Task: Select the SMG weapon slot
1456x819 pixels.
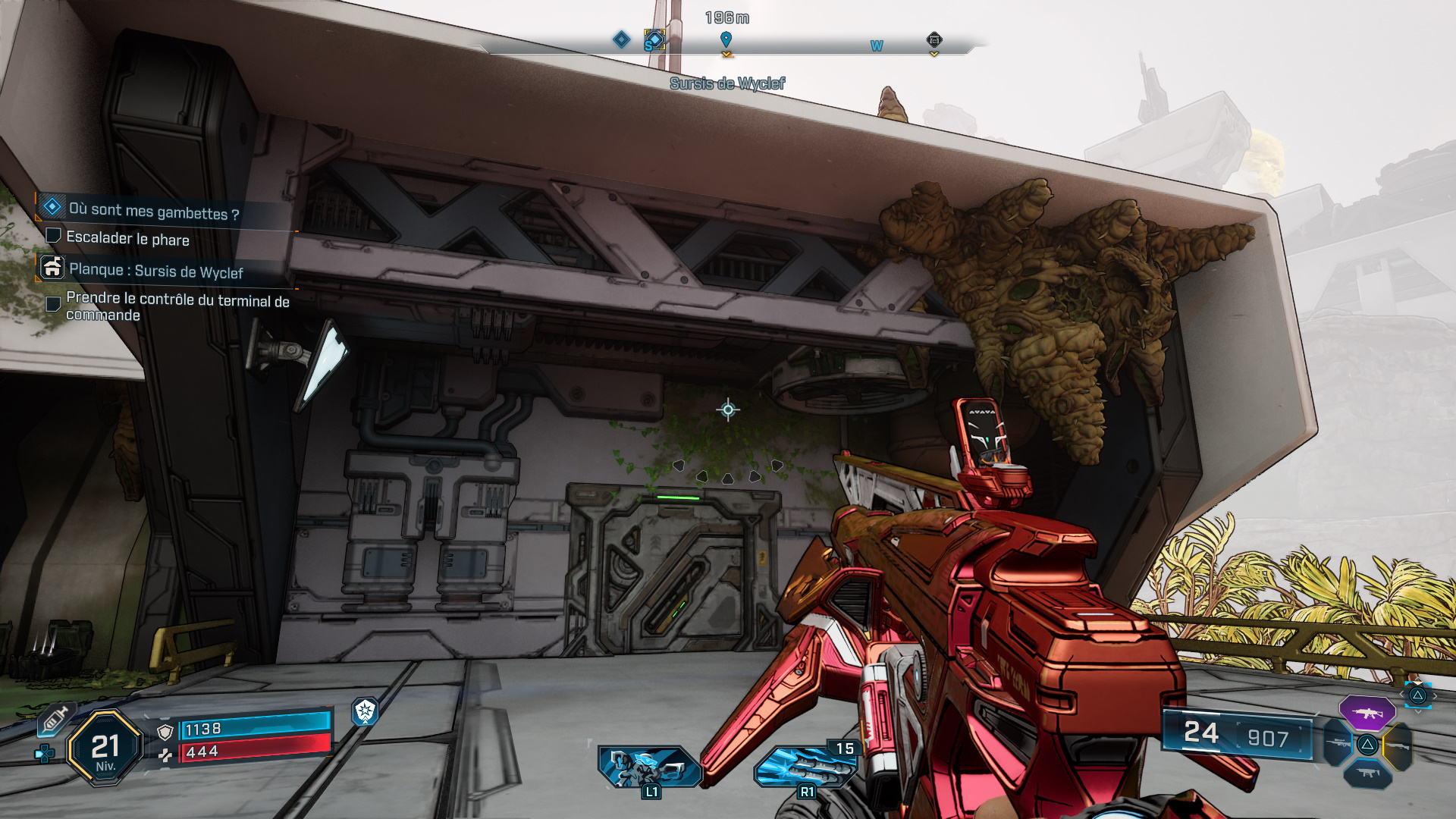Action: pyautogui.click(x=1368, y=773)
